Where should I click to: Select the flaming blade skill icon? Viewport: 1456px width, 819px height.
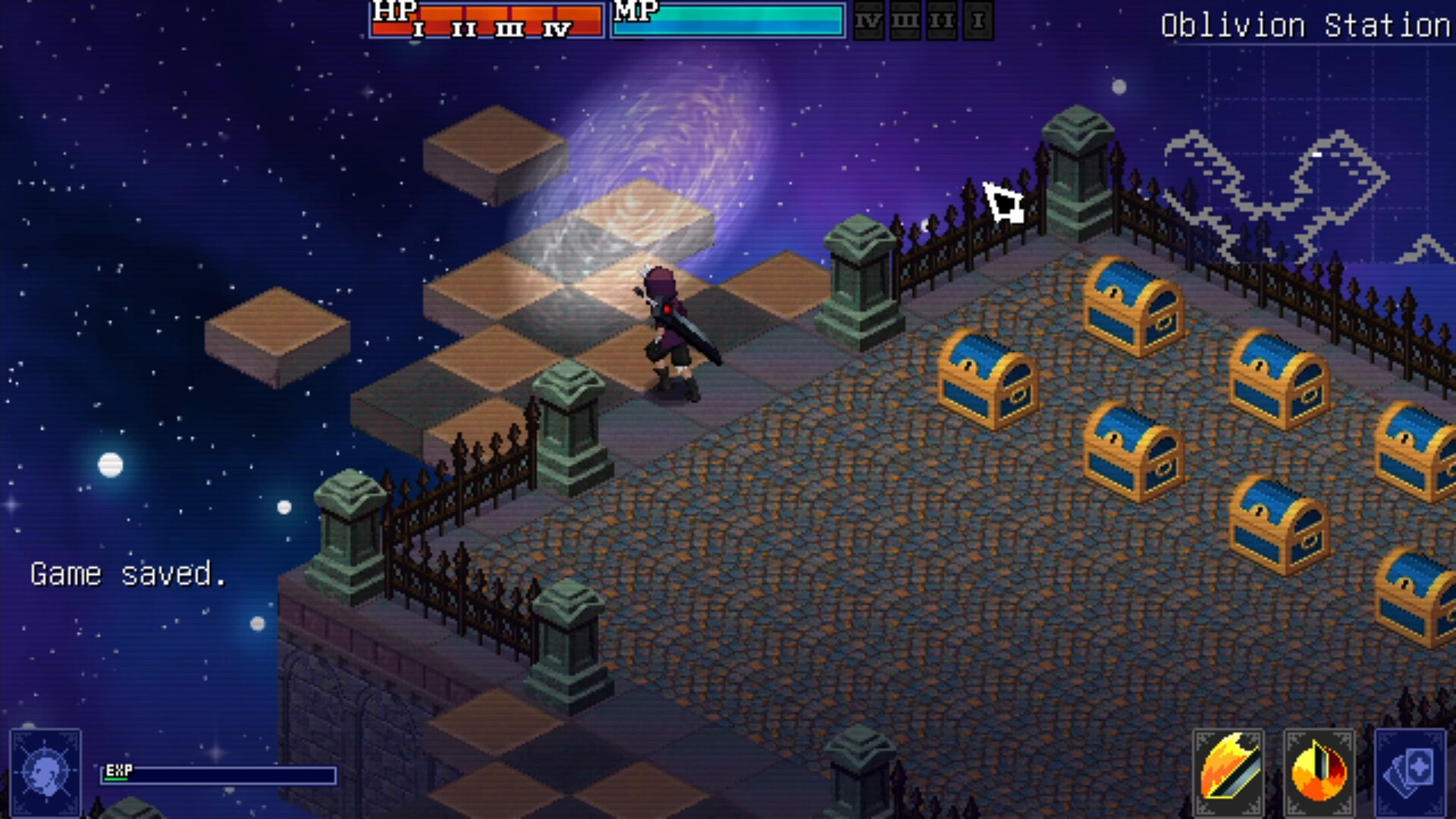[x=1228, y=773]
